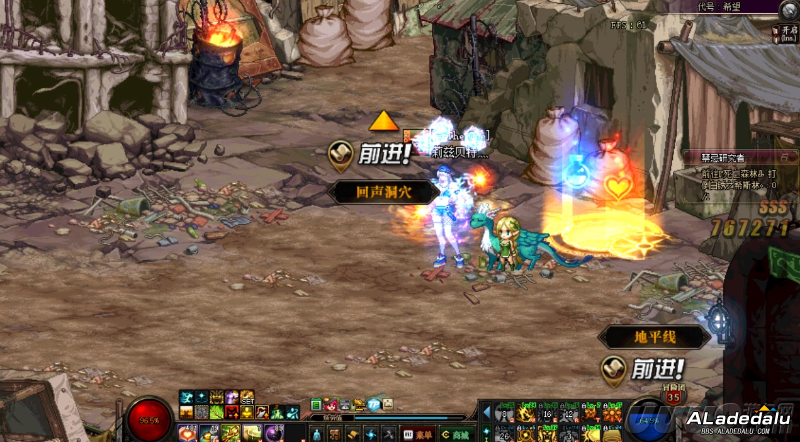Select the pink-haired character portrait icon
Viewport: 800px width, 442px height.
point(330,404)
